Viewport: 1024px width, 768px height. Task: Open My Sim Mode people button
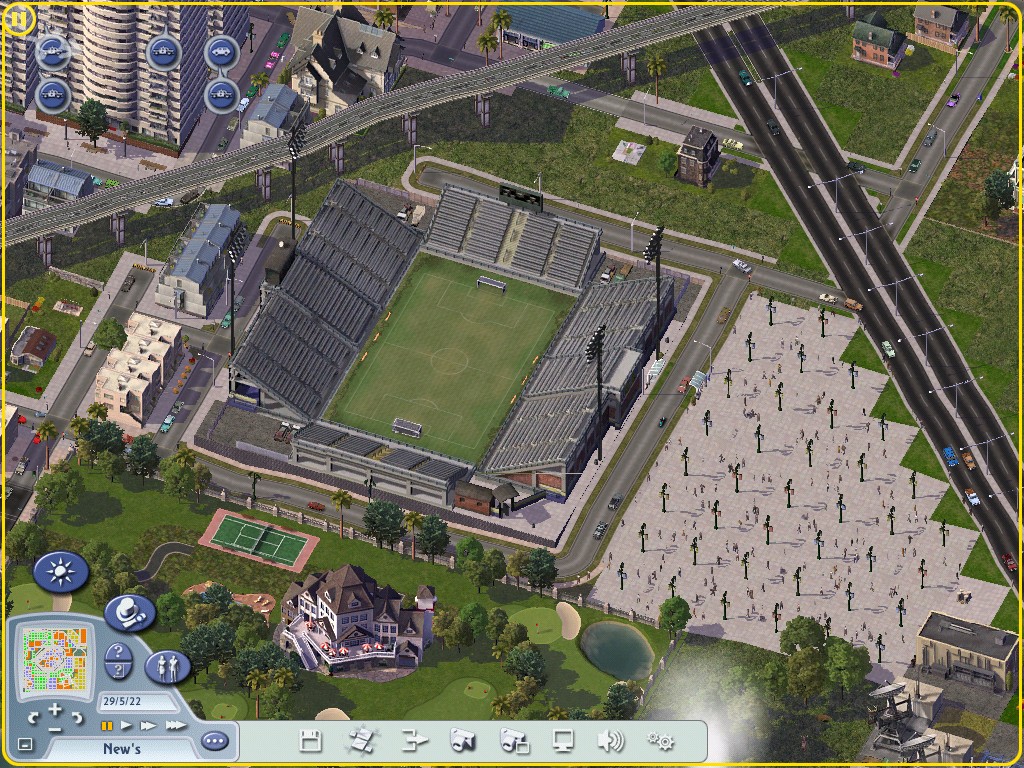point(168,667)
